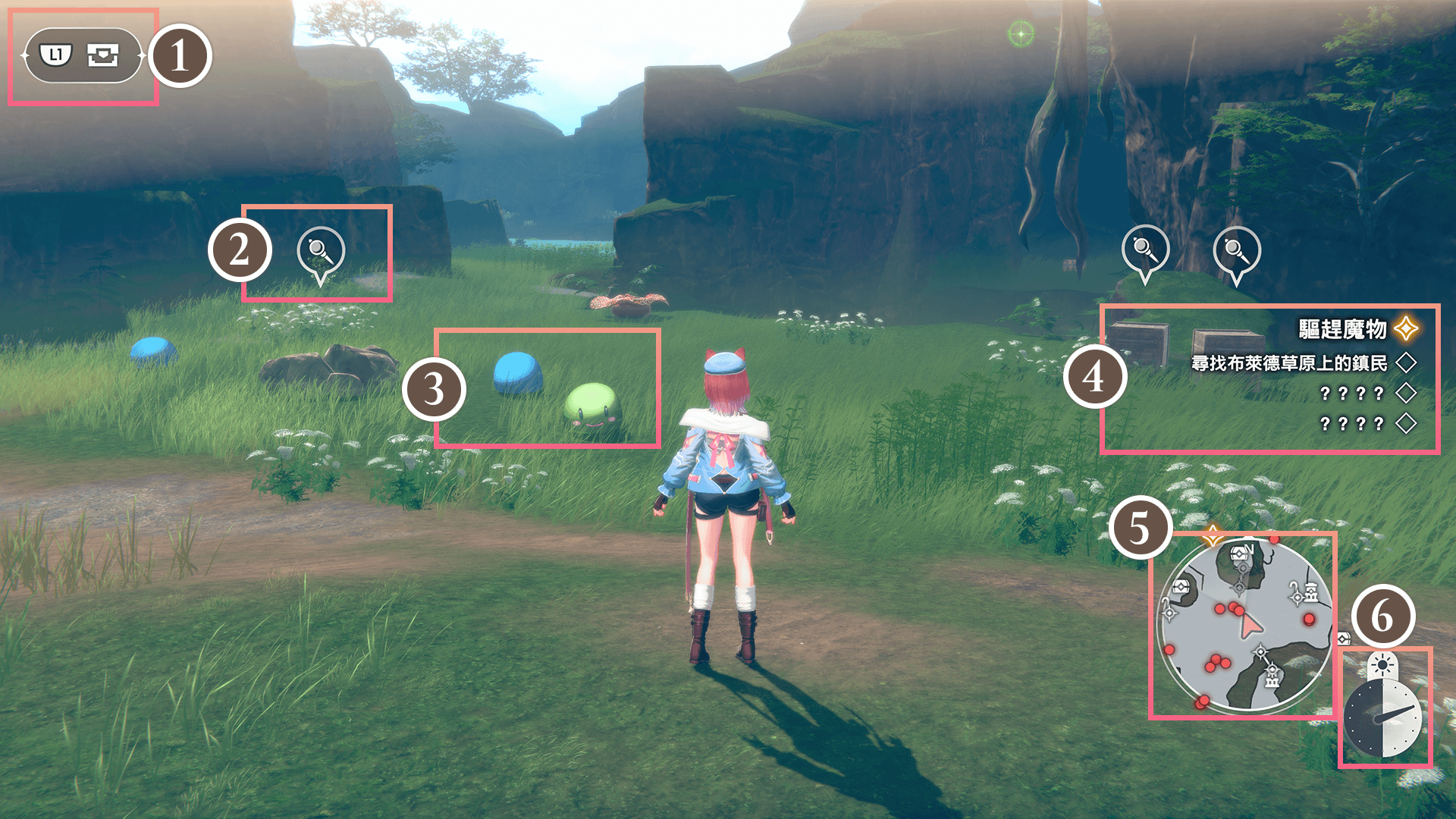Click the pink player arrow on minimap

click(x=1250, y=626)
